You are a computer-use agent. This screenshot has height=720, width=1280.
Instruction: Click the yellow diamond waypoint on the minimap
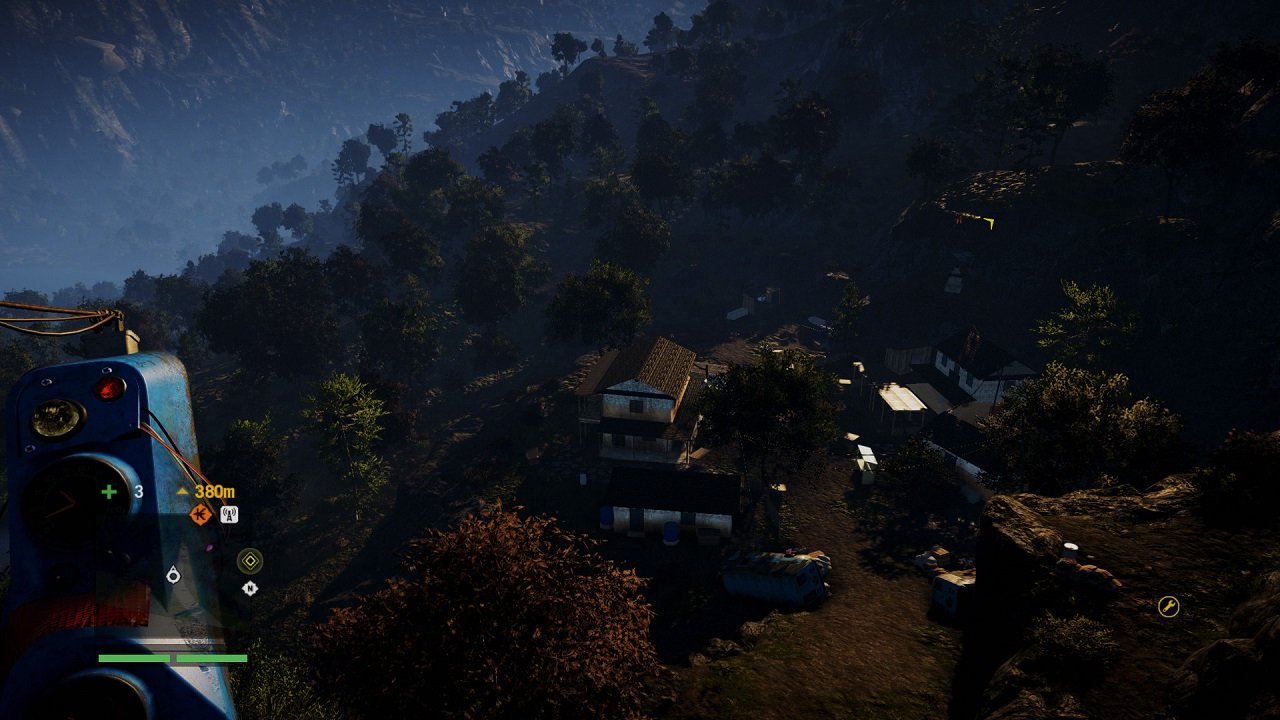pyautogui.click(x=250, y=561)
